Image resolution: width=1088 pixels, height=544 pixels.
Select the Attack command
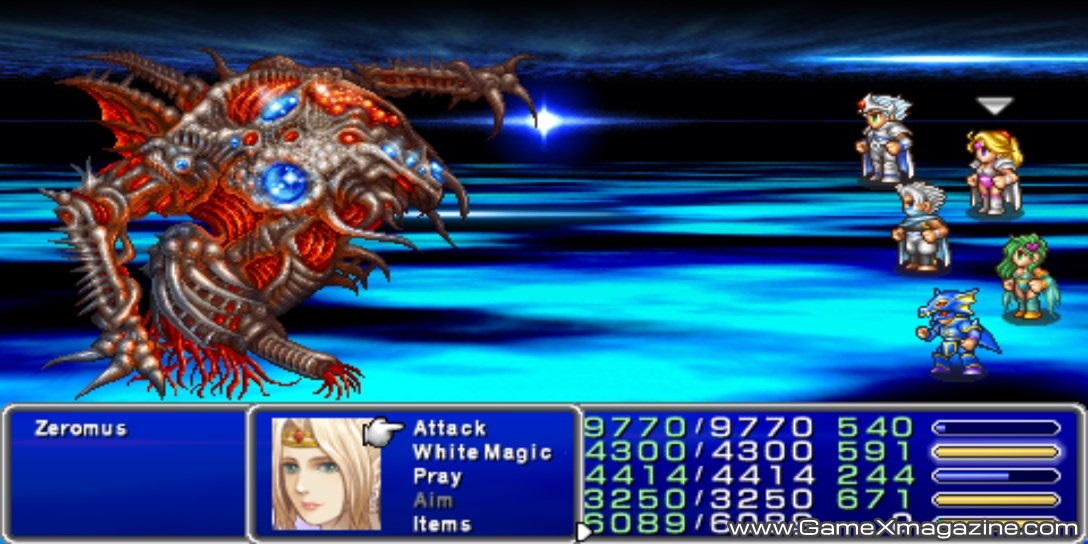pos(449,428)
